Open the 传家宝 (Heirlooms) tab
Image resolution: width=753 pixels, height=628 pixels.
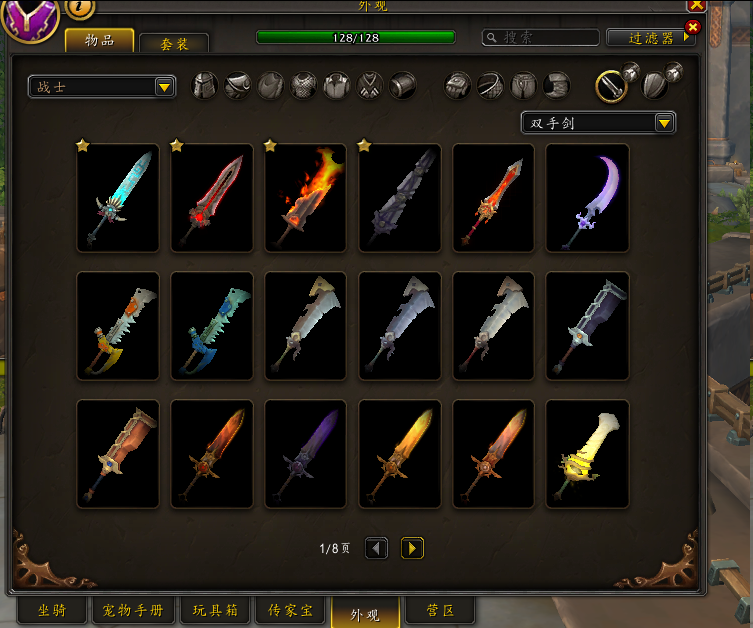click(291, 610)
